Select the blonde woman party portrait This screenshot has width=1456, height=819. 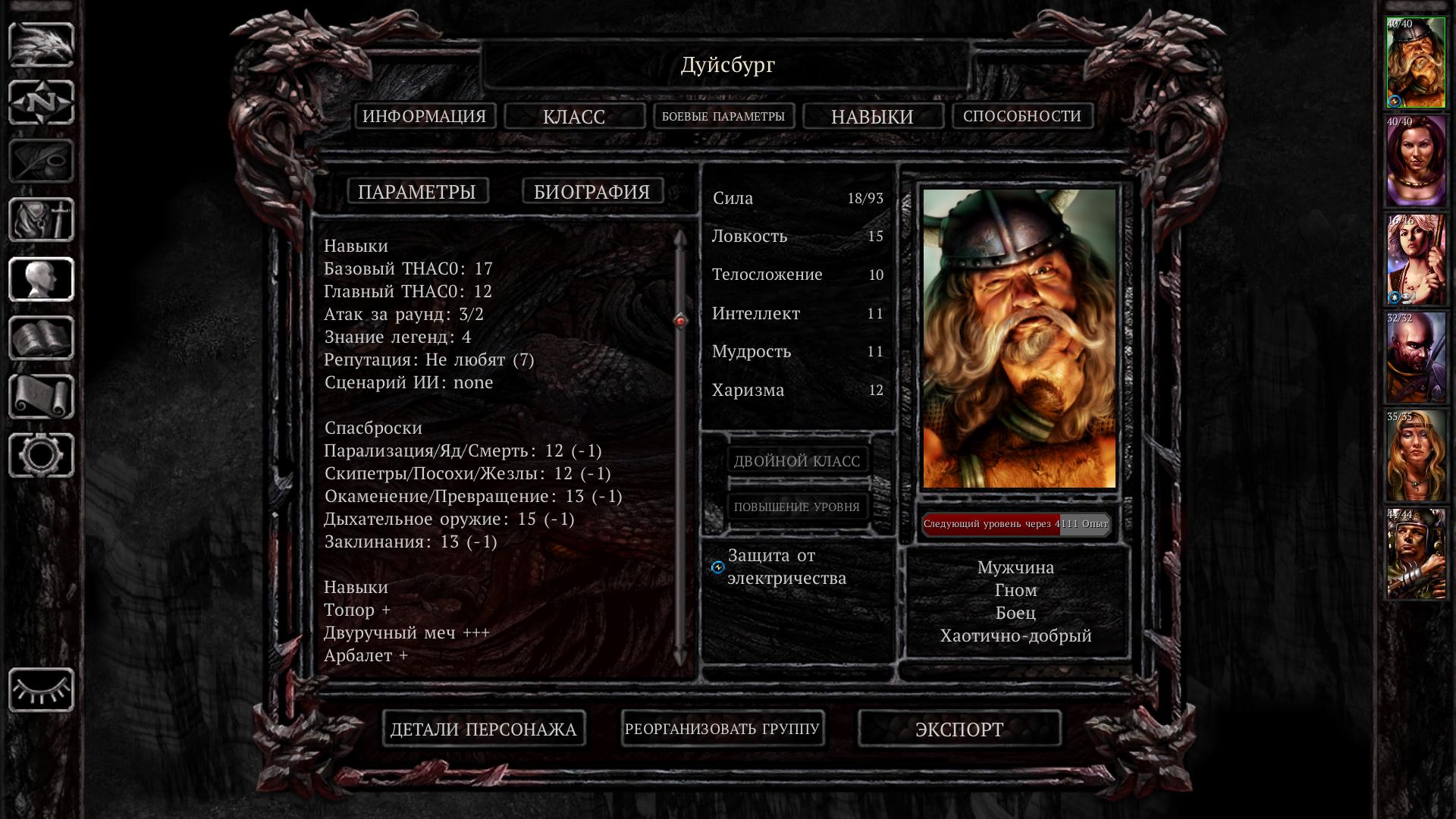pos(1416,457)
